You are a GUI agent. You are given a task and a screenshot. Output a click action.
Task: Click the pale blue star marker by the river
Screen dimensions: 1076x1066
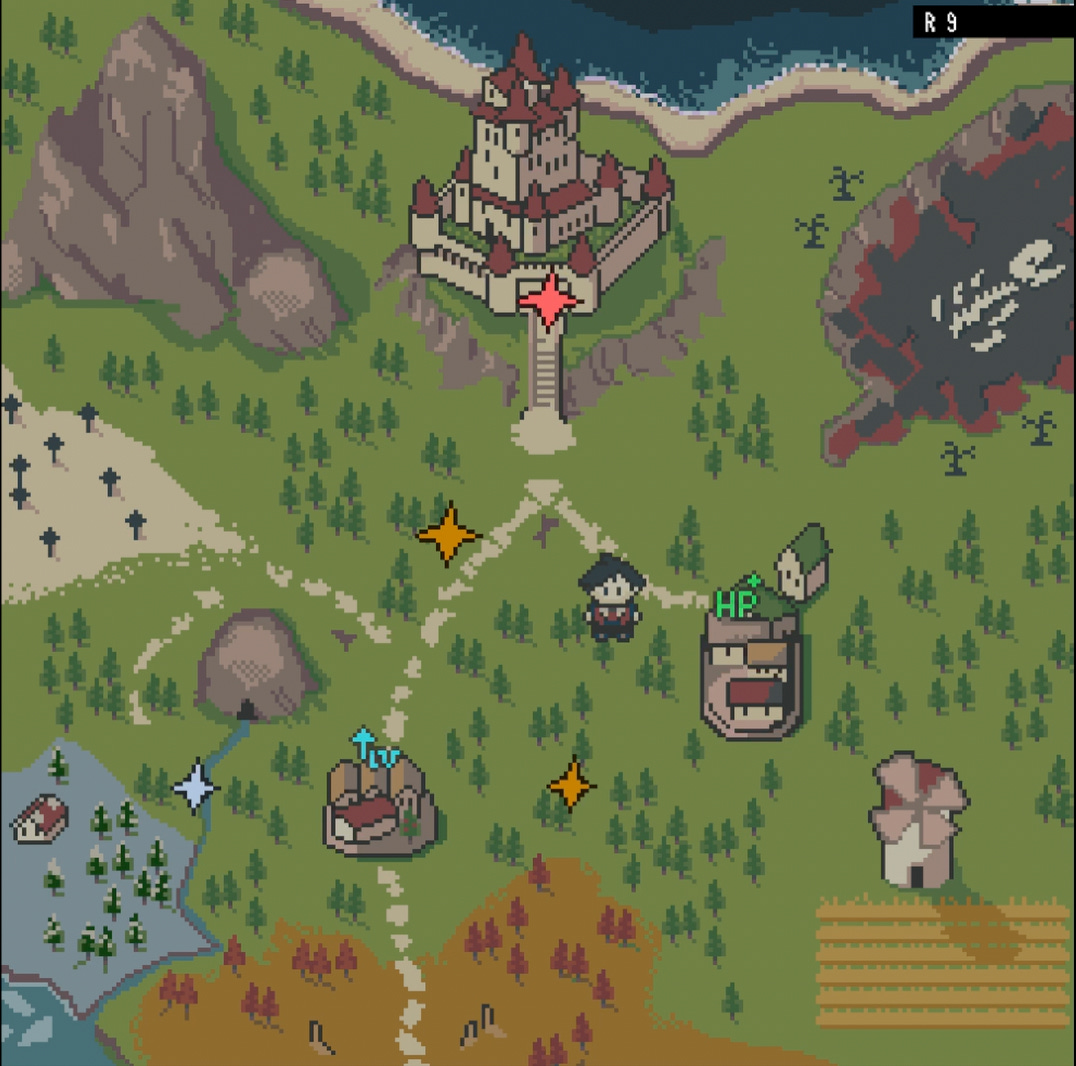[x=196, y=787]
